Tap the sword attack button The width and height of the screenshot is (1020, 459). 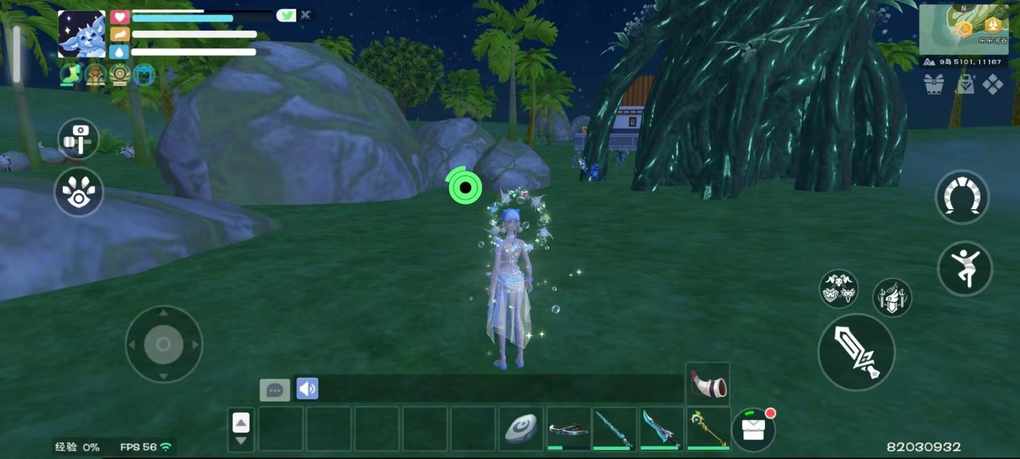point(856,351)
